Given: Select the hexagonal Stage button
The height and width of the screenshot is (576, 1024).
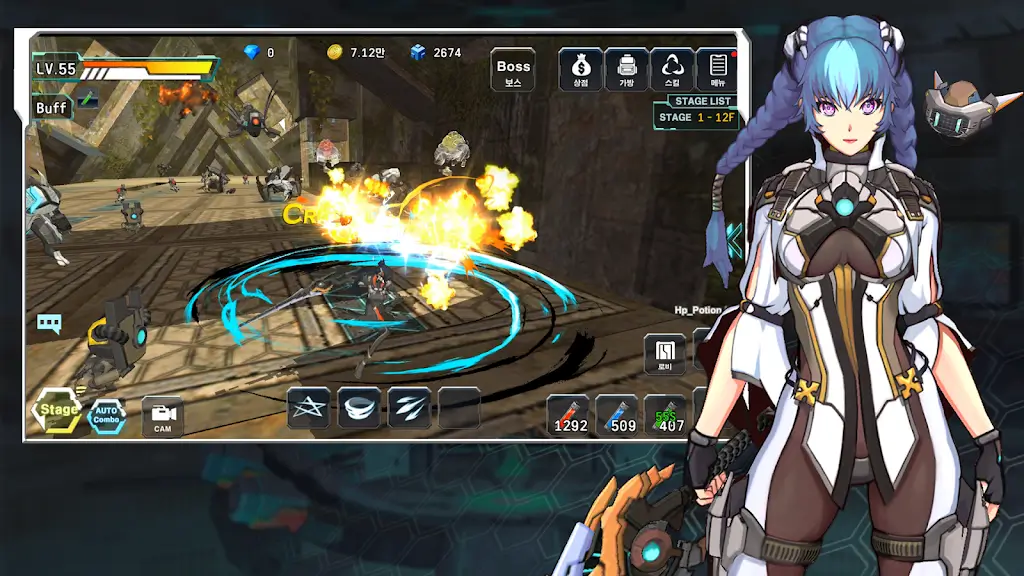Looking at the screenshot, I should [58, 410].
